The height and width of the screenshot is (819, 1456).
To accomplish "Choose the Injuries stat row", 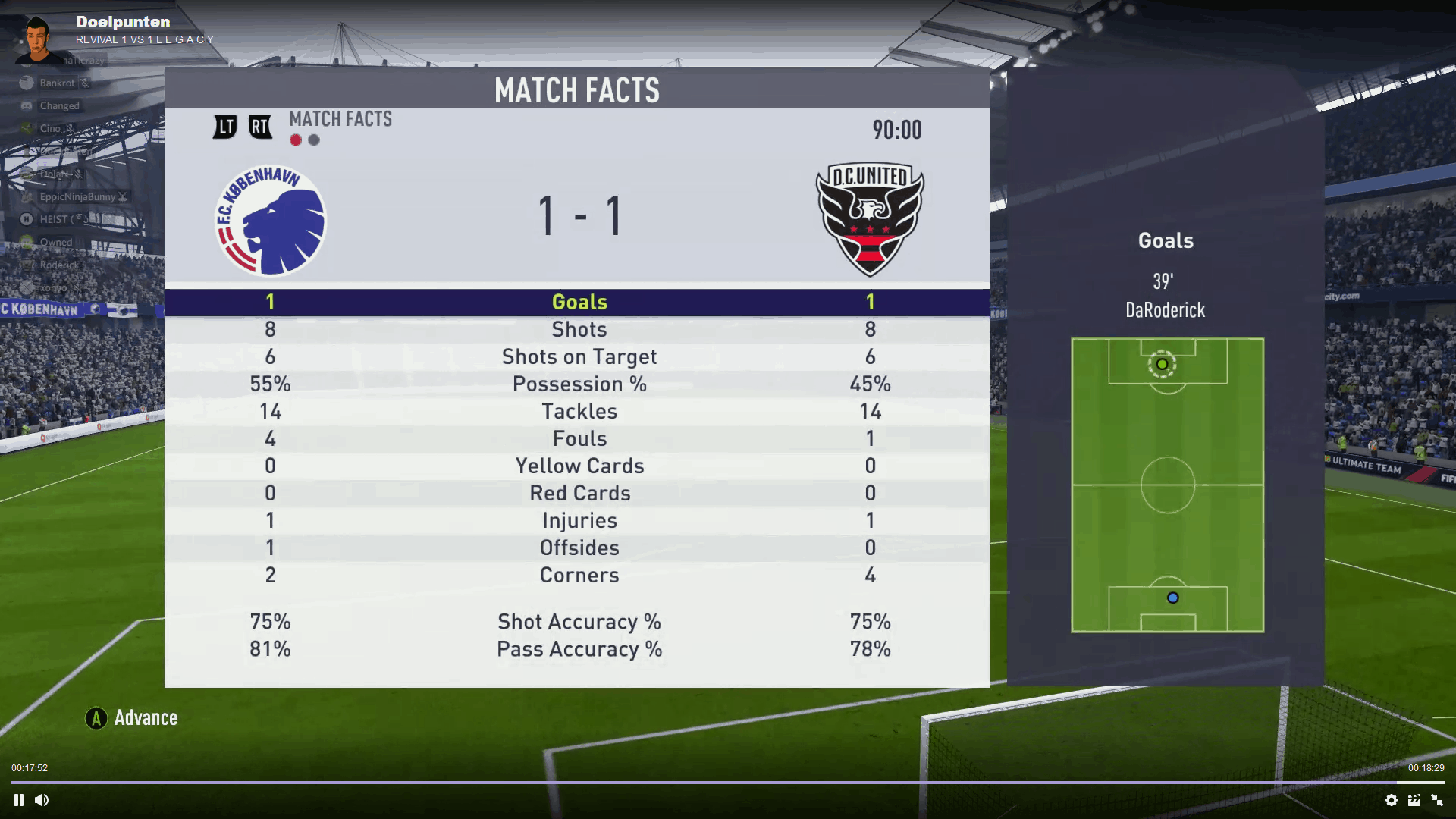I will point(578,520).
